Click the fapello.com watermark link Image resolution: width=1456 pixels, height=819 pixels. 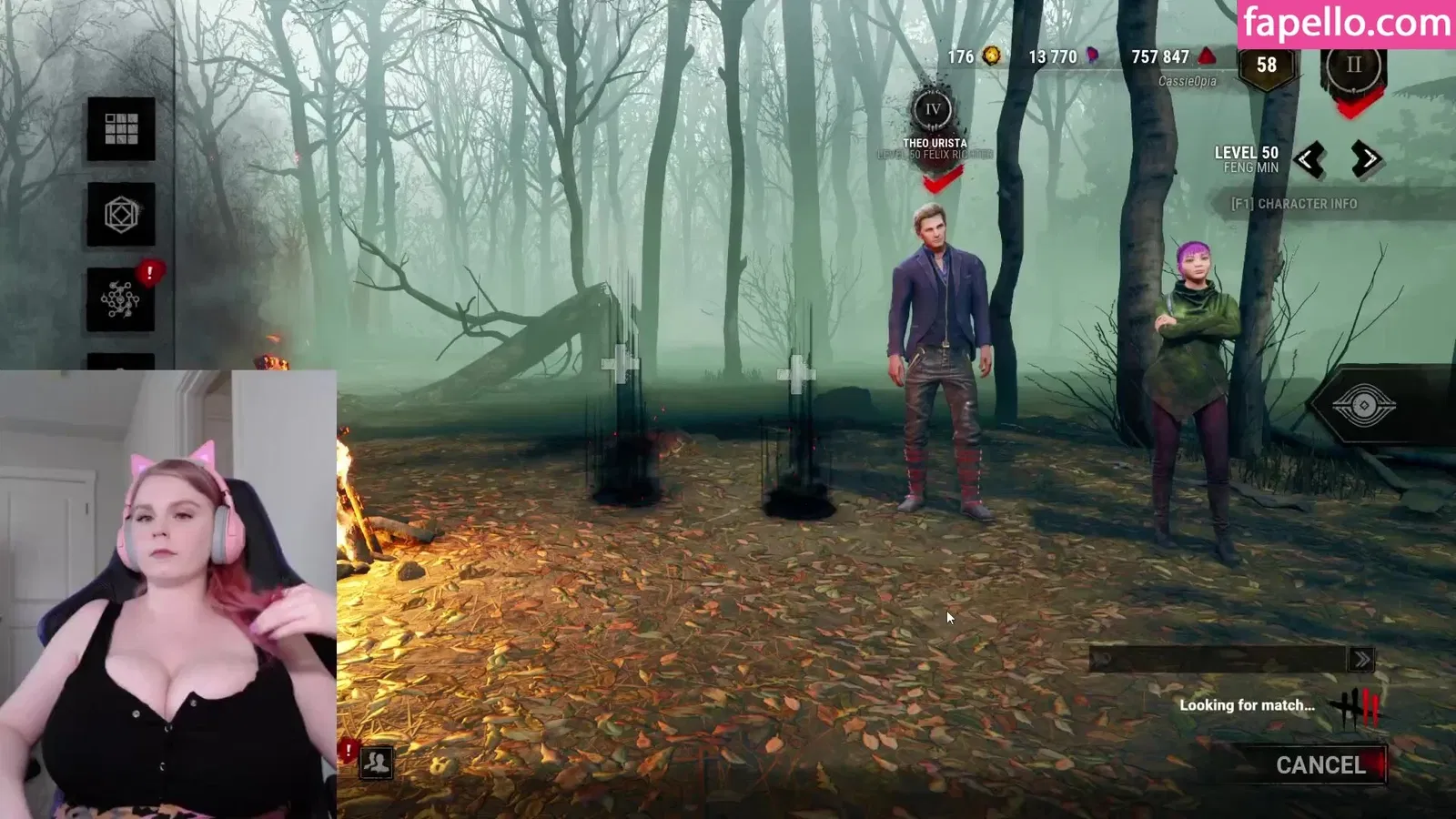1346,23
